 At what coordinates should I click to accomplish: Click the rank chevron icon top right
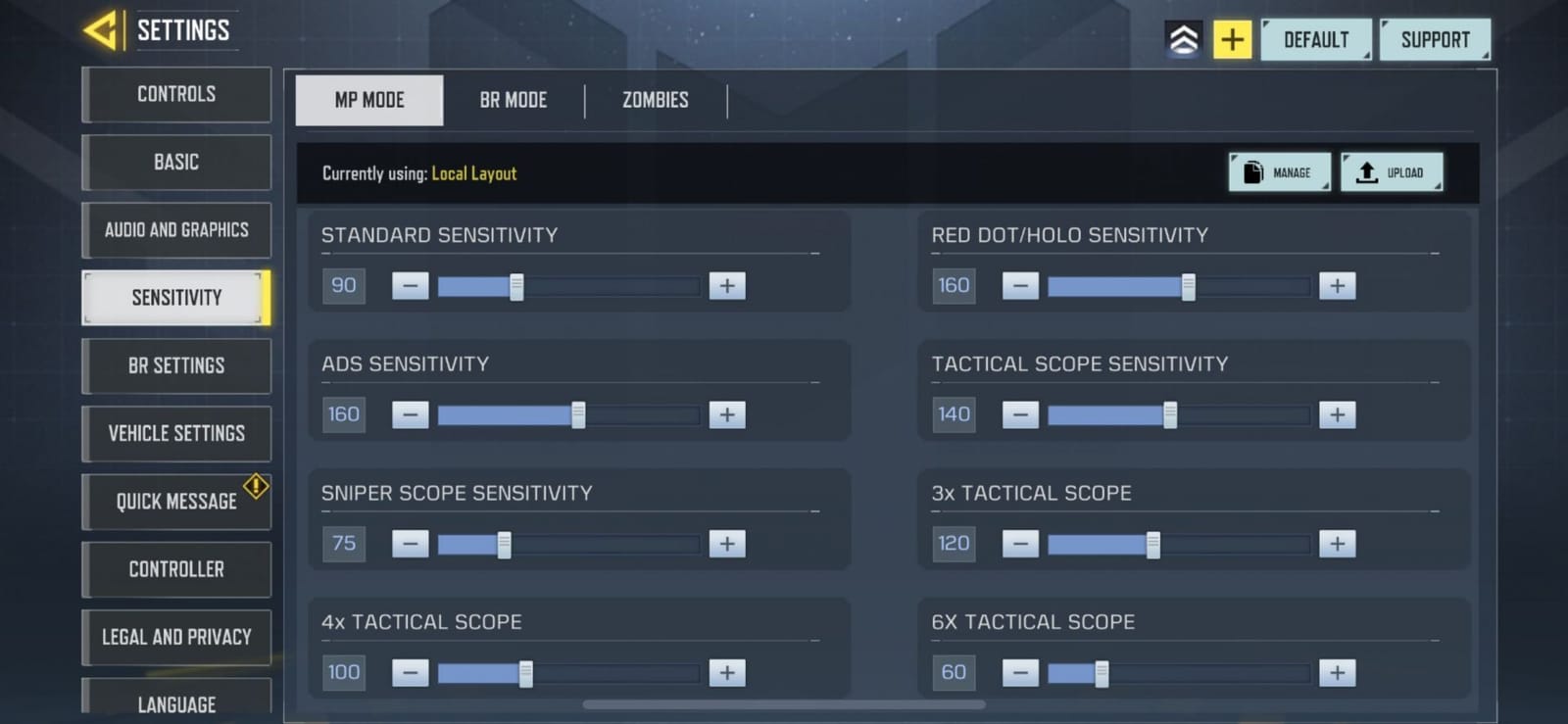(1183, 39)
